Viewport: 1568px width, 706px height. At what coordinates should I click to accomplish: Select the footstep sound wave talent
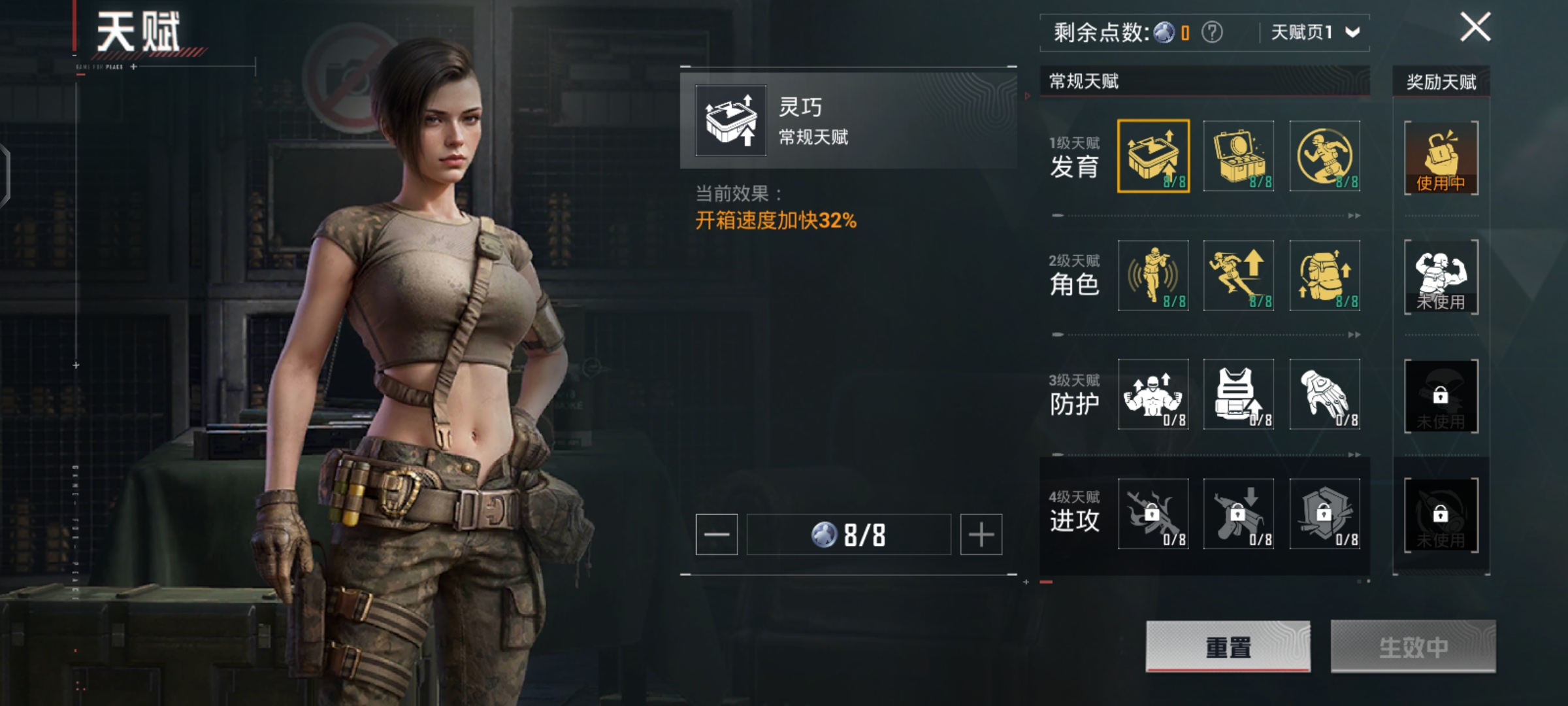point(1153,275)
